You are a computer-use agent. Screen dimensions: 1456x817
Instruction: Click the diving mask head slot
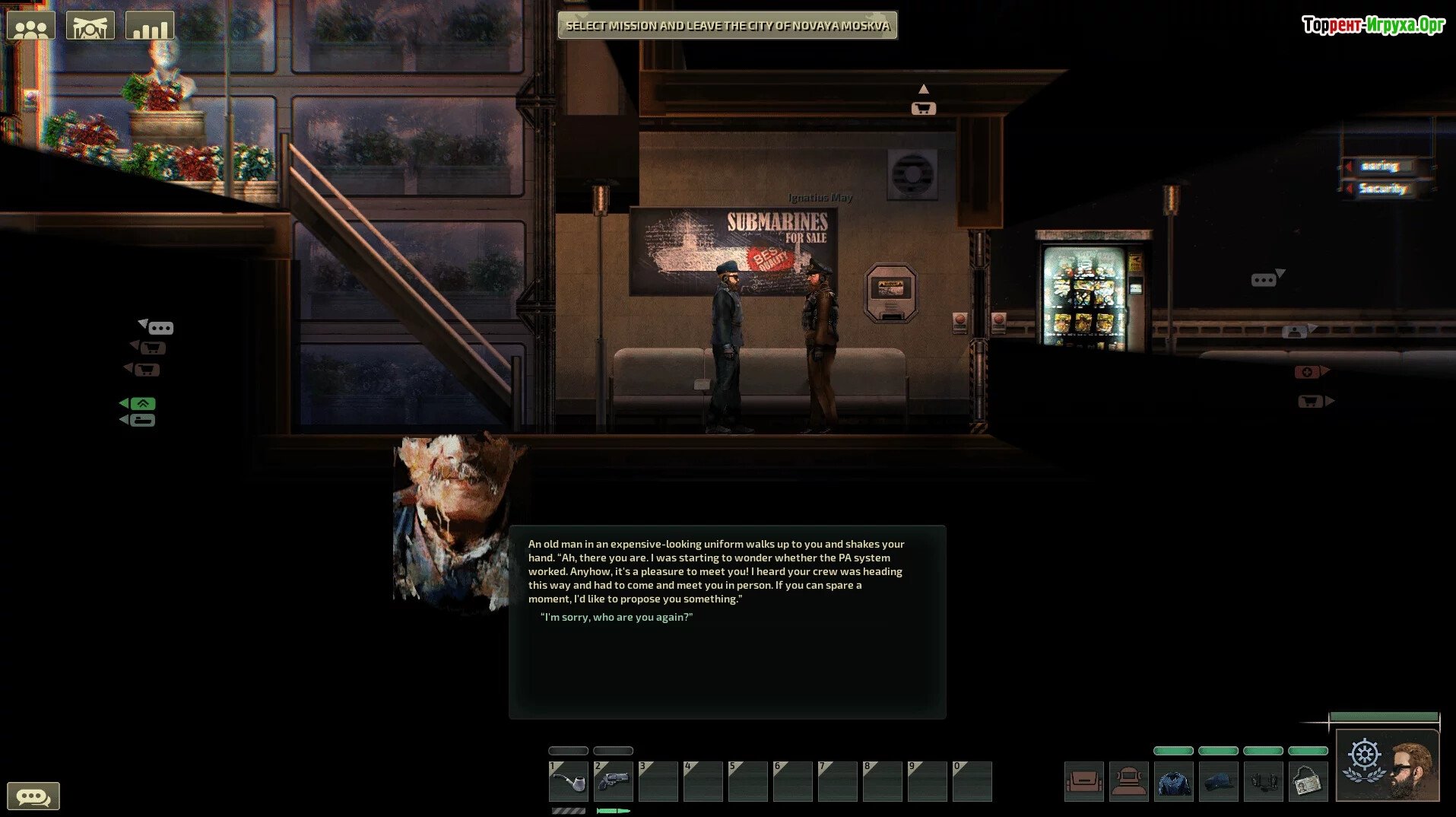click(1129, 781)
